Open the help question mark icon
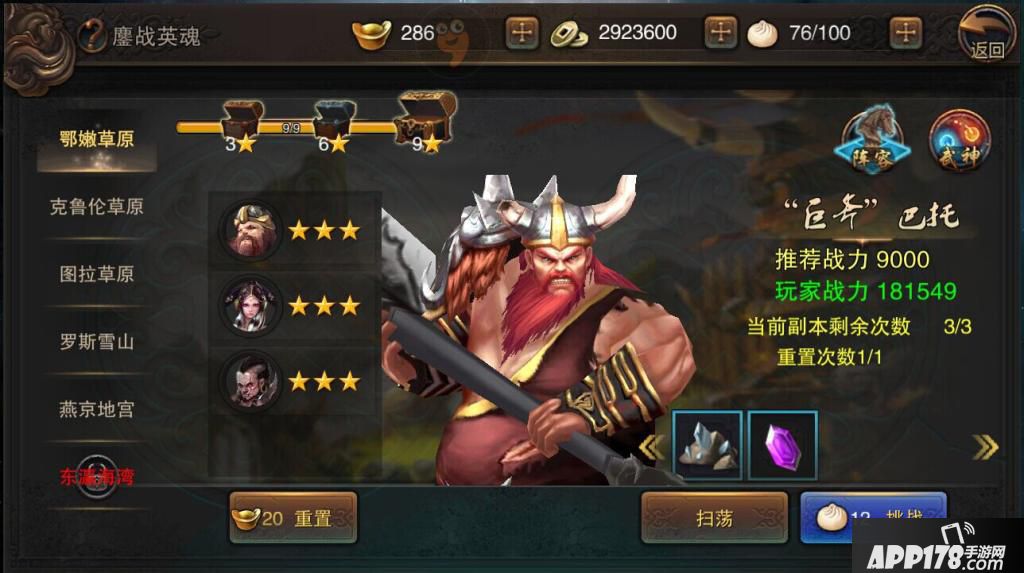Viewport: 1024px width, 573px height. click(91, 36)
